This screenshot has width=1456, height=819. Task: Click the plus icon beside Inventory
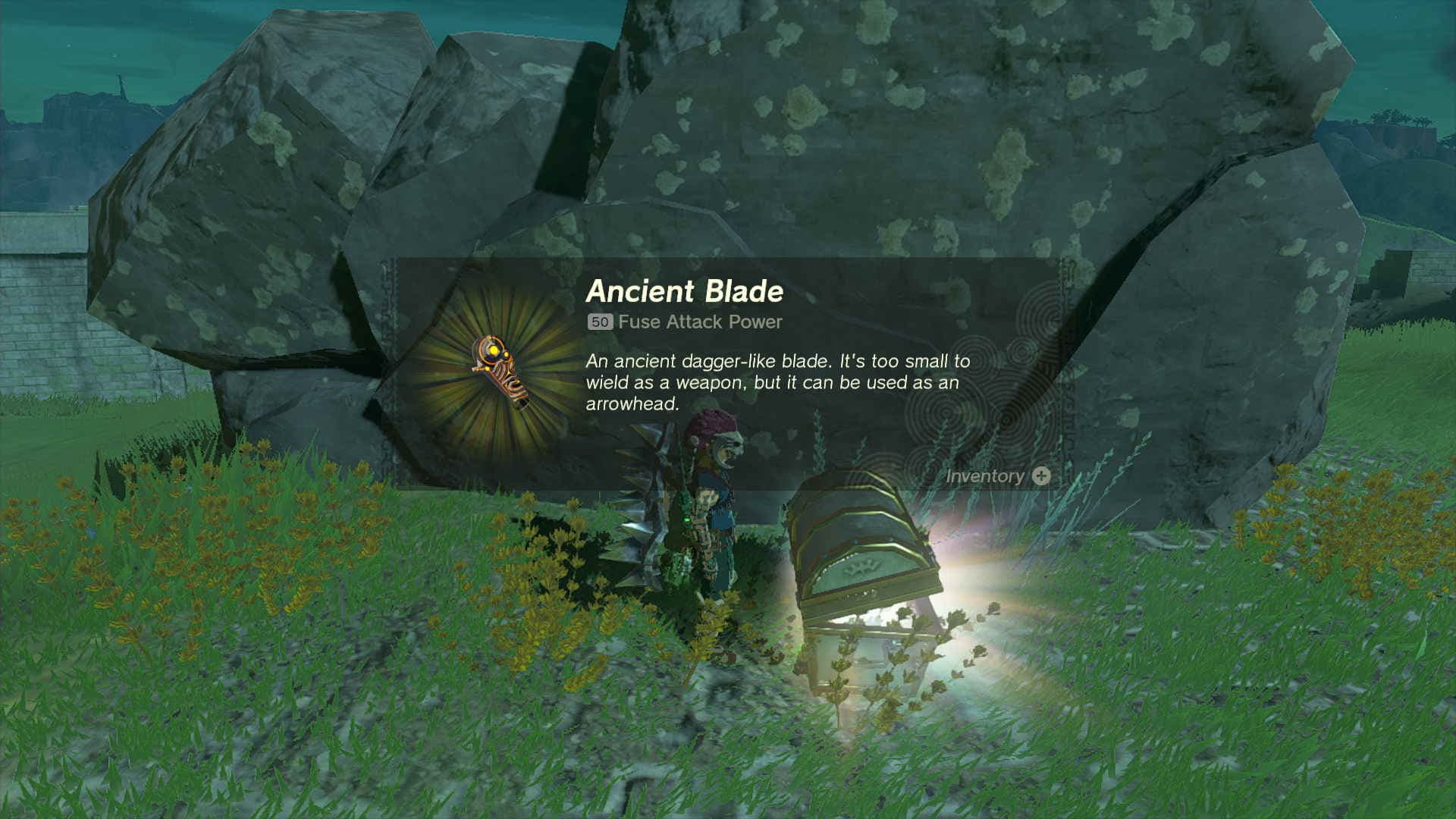pyautogui.click(x=1042, y=475)
